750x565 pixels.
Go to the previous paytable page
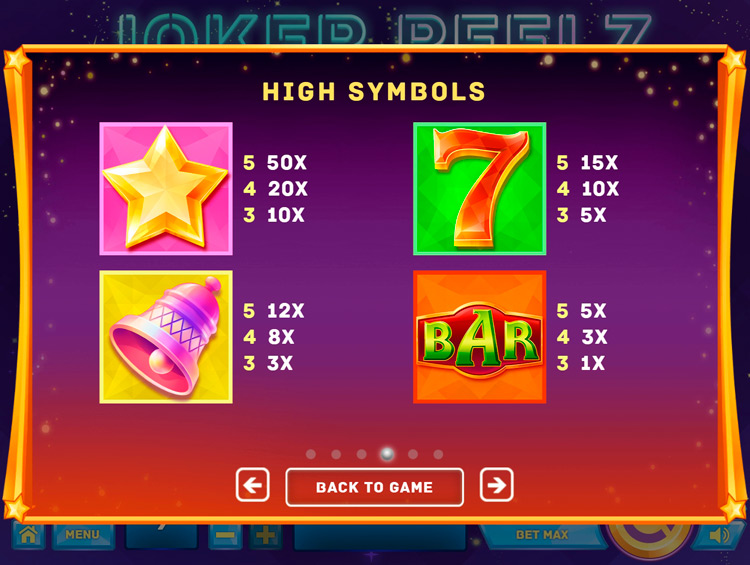pyautogui.click(x=253, y=486)
